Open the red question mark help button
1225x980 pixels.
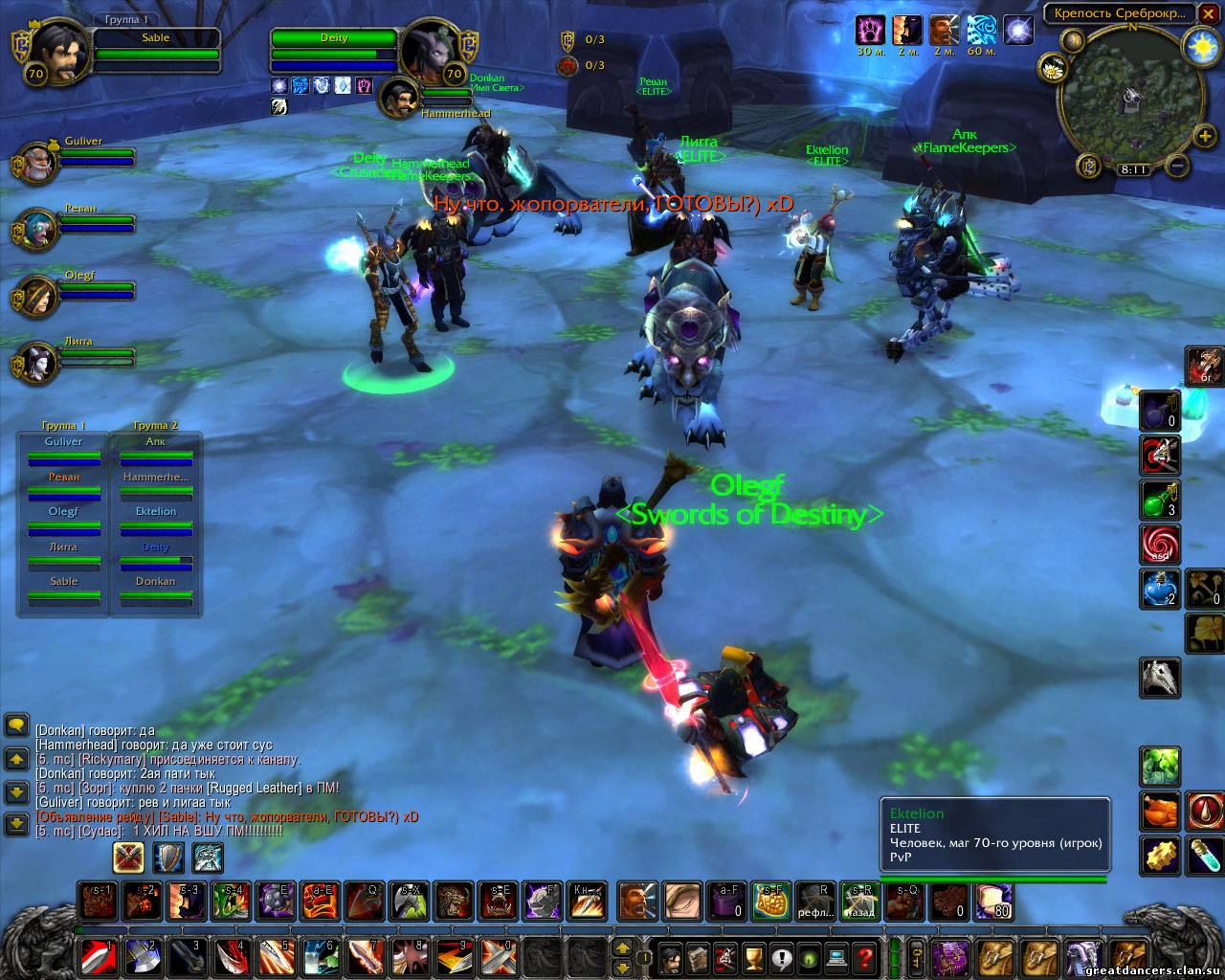pos(866,955)
